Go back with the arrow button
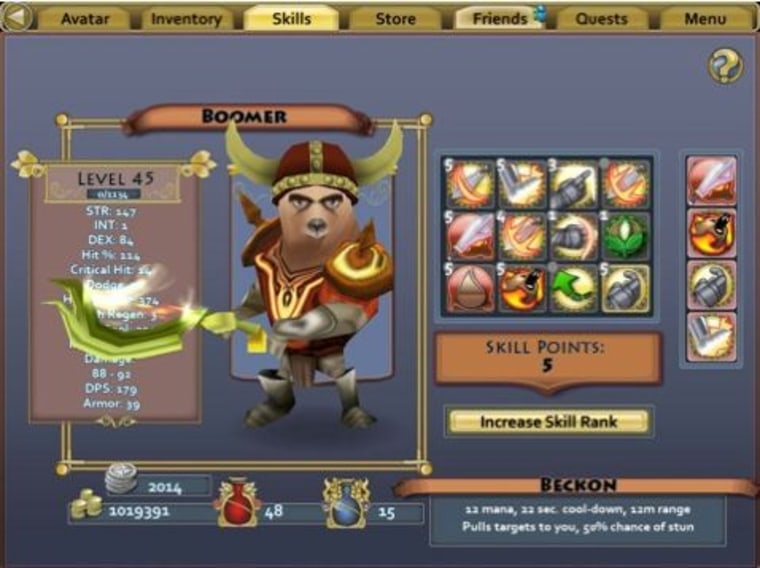The image size is (760, 568). 19,17
